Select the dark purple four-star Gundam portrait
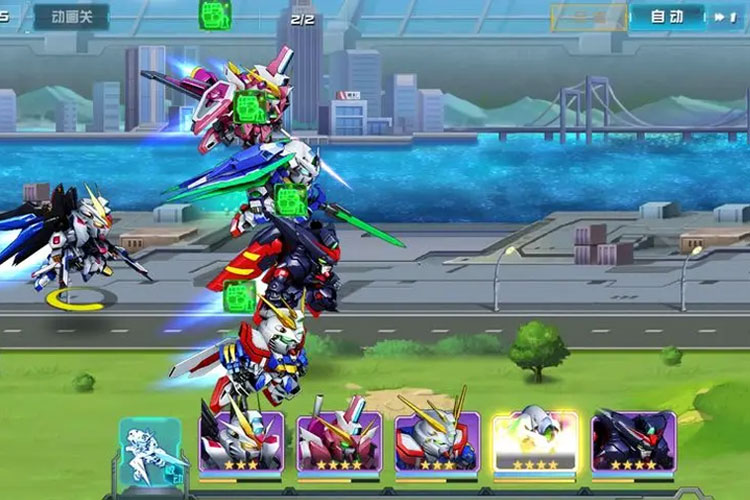This screenshot has width=750, height=500. coord(633,441)
